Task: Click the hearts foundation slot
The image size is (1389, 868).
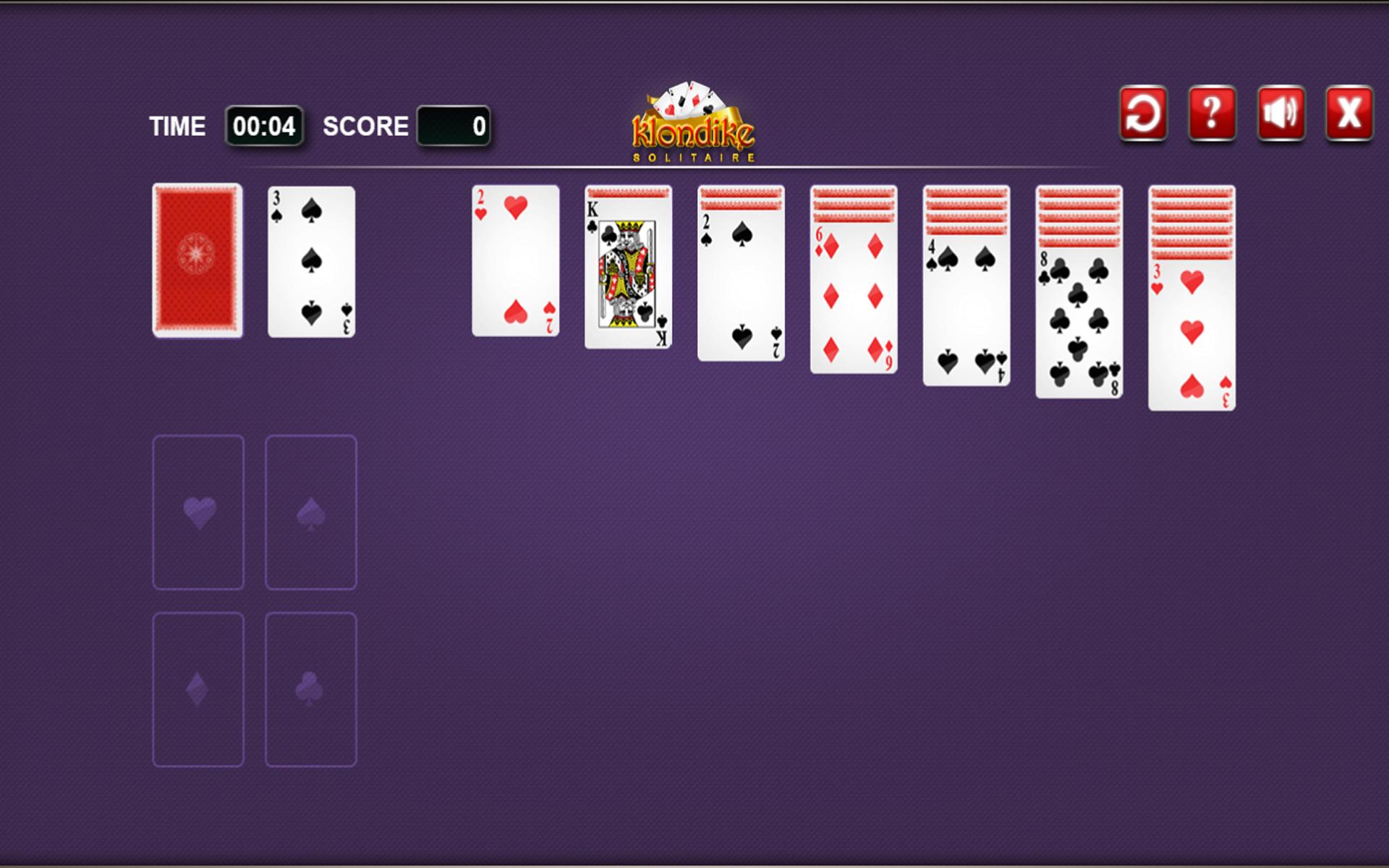Action: coord(199,511)
